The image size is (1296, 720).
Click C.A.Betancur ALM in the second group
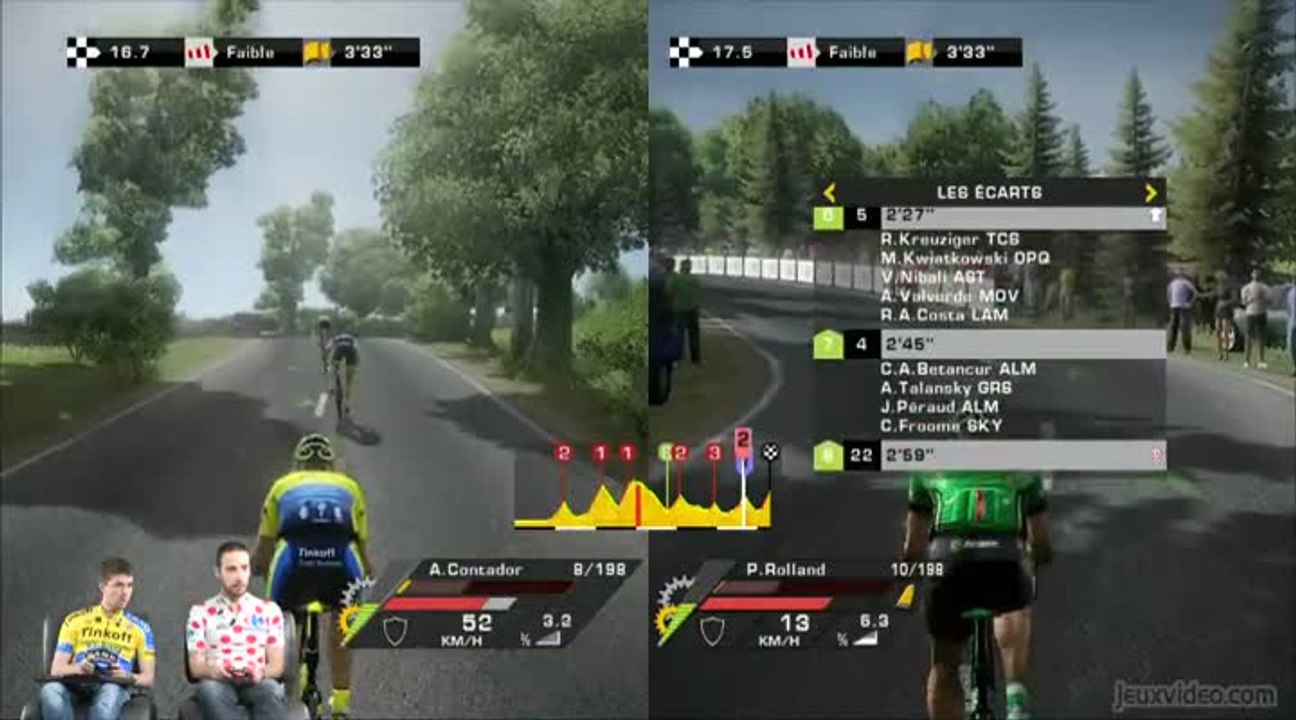tap(957, 369)
